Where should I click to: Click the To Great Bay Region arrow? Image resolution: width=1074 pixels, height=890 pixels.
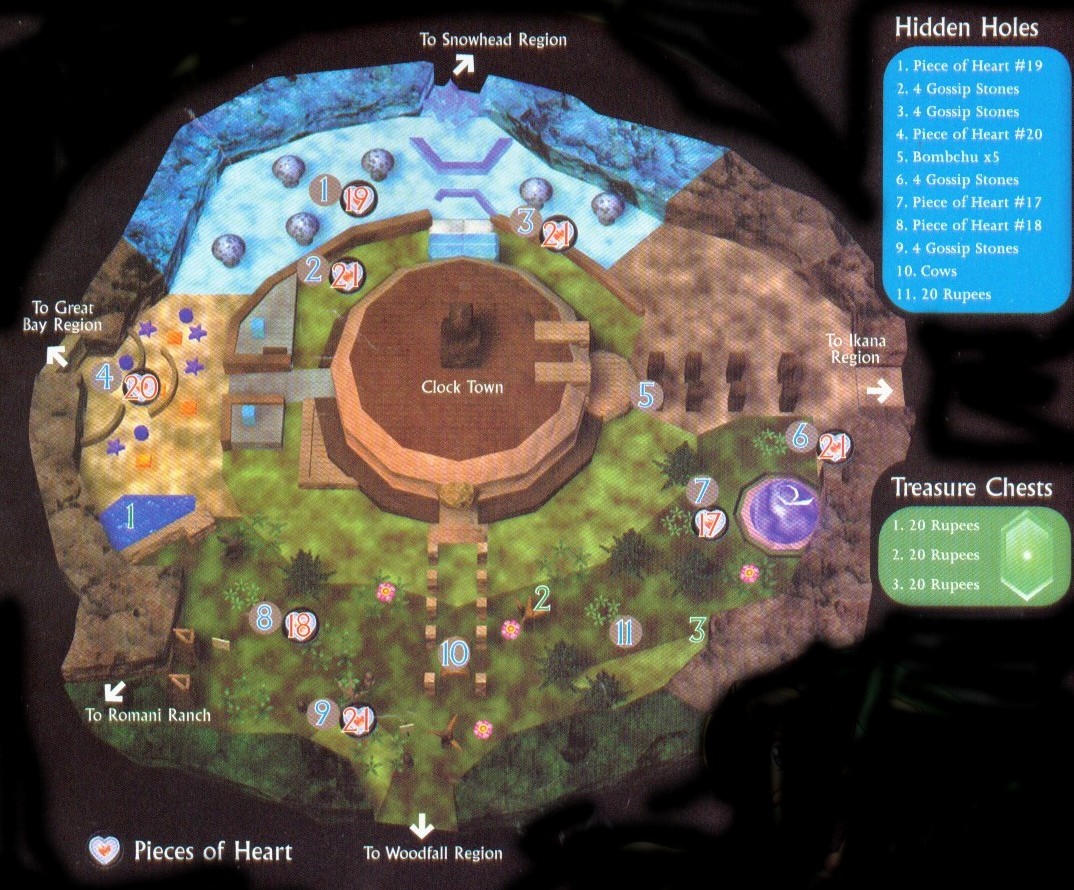pyautogui.click(x=57, y=355)
